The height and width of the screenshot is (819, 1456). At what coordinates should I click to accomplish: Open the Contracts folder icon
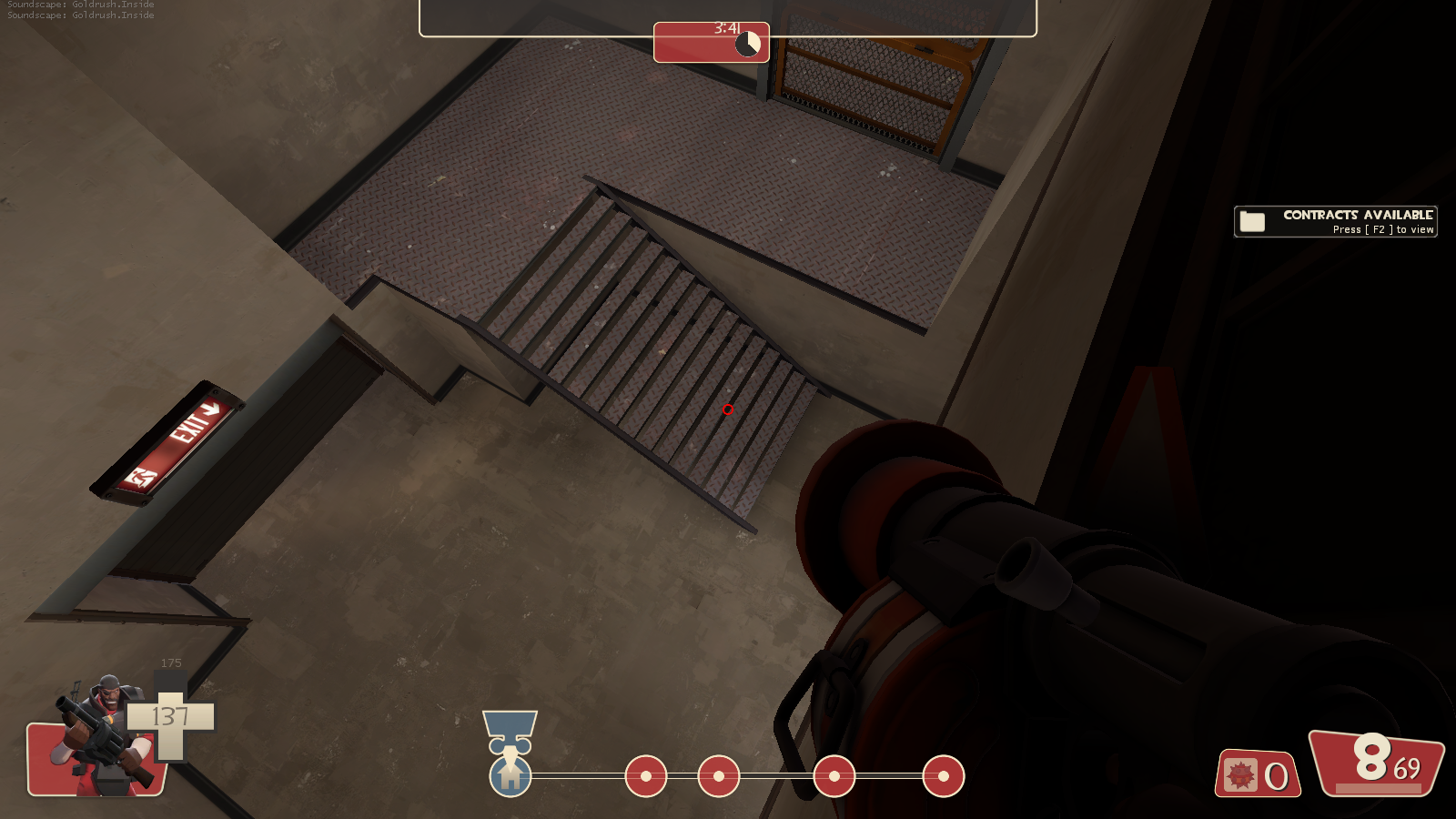pyautogui.click(x=1252, y=220)
